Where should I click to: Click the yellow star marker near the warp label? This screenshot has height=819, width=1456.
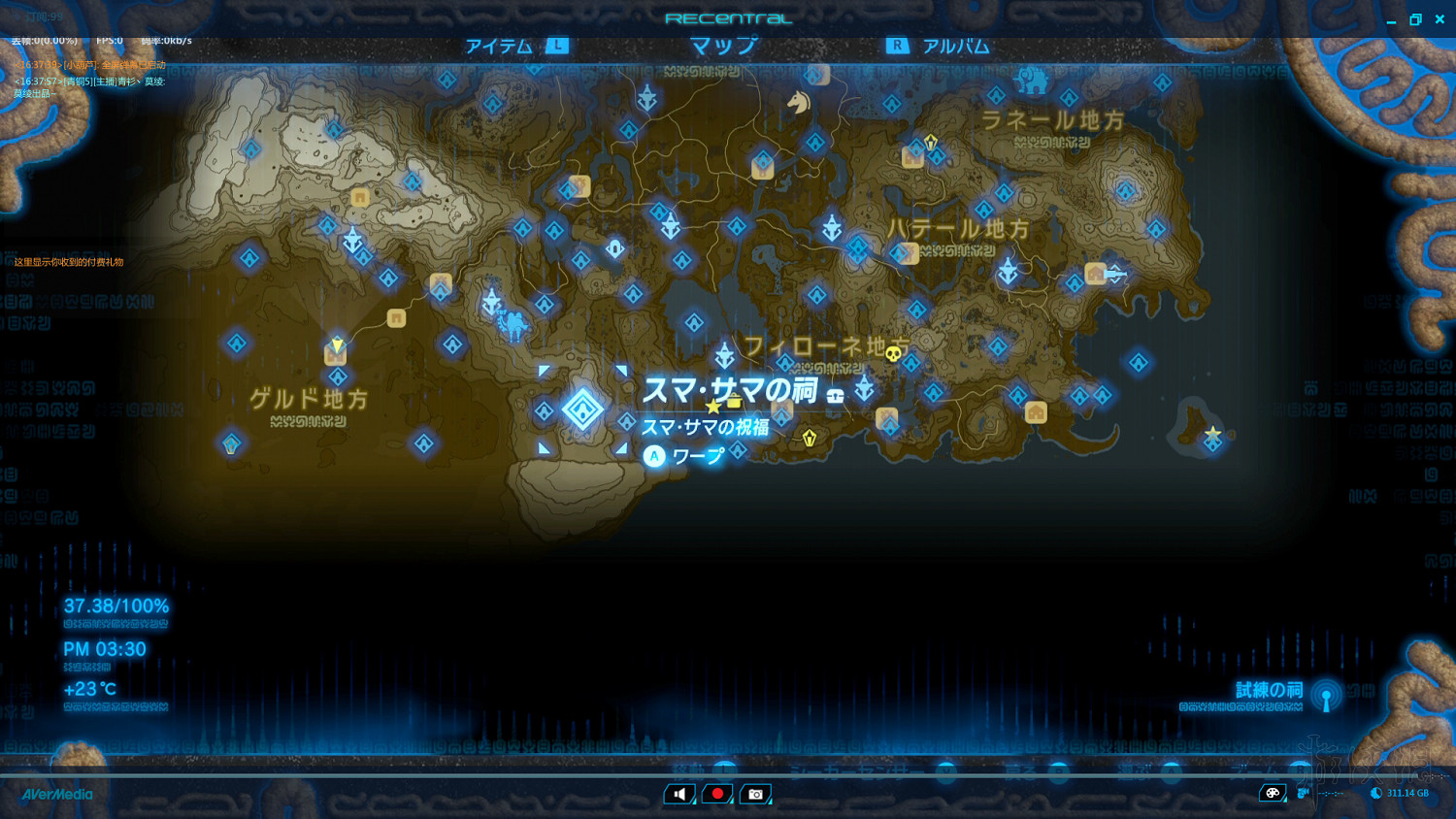[x=712, y=408]
